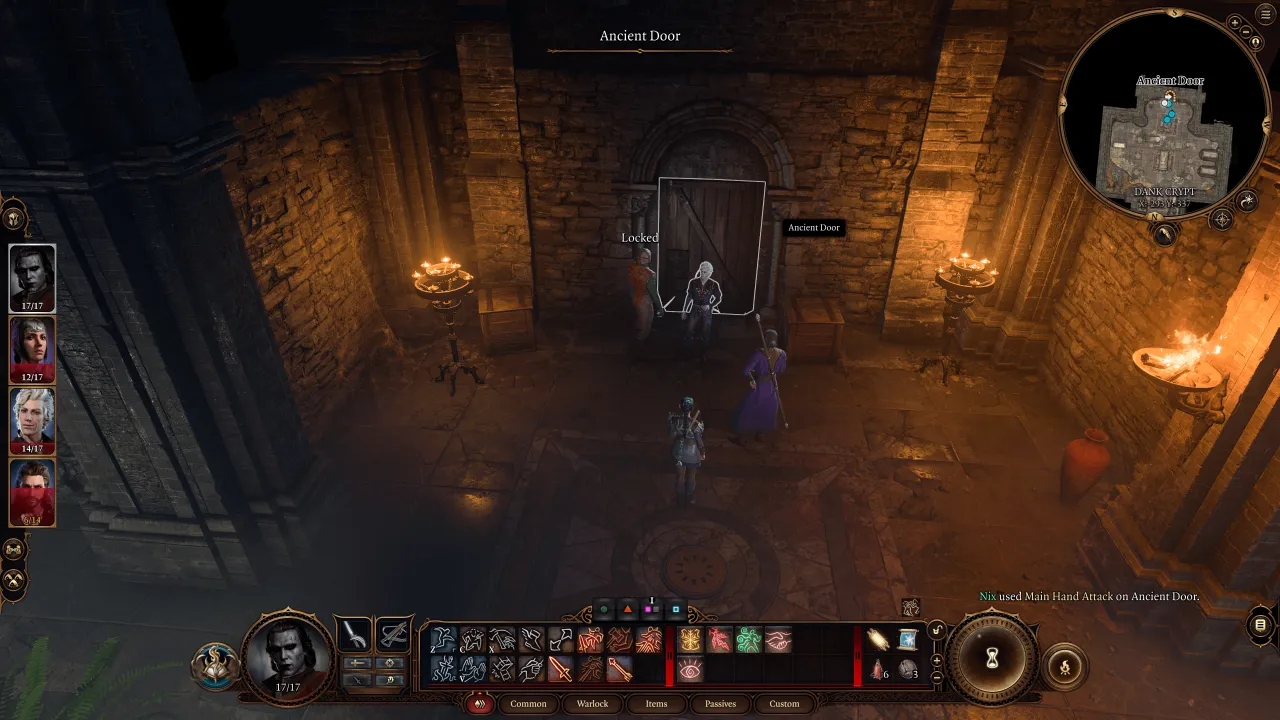Select the party member portrait showing 12/17 HP
The image size is (1280, 720).
tap(31, 350)
